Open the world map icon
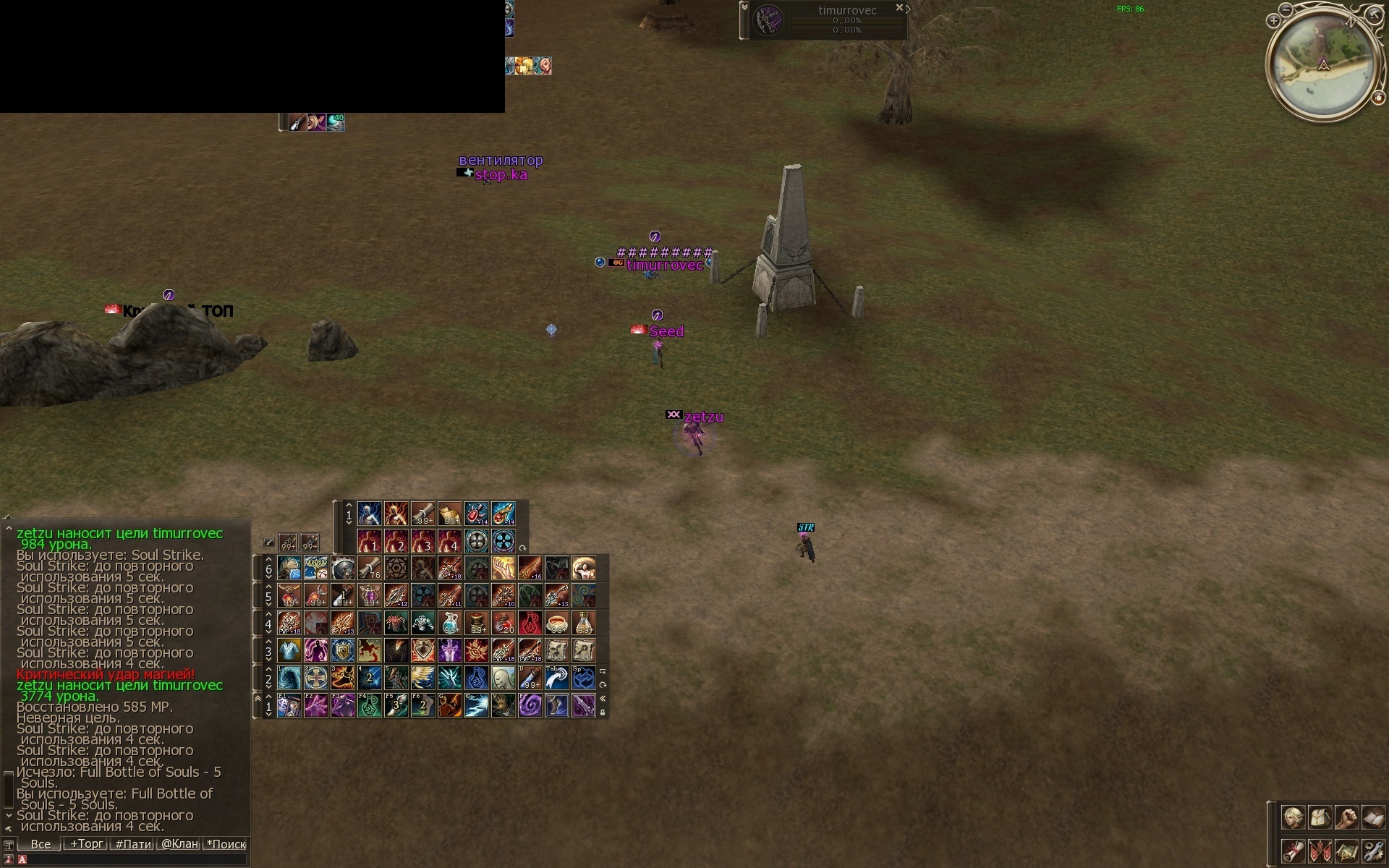The width and height of the screenshot is (1389, 868). coord(1346,851)
